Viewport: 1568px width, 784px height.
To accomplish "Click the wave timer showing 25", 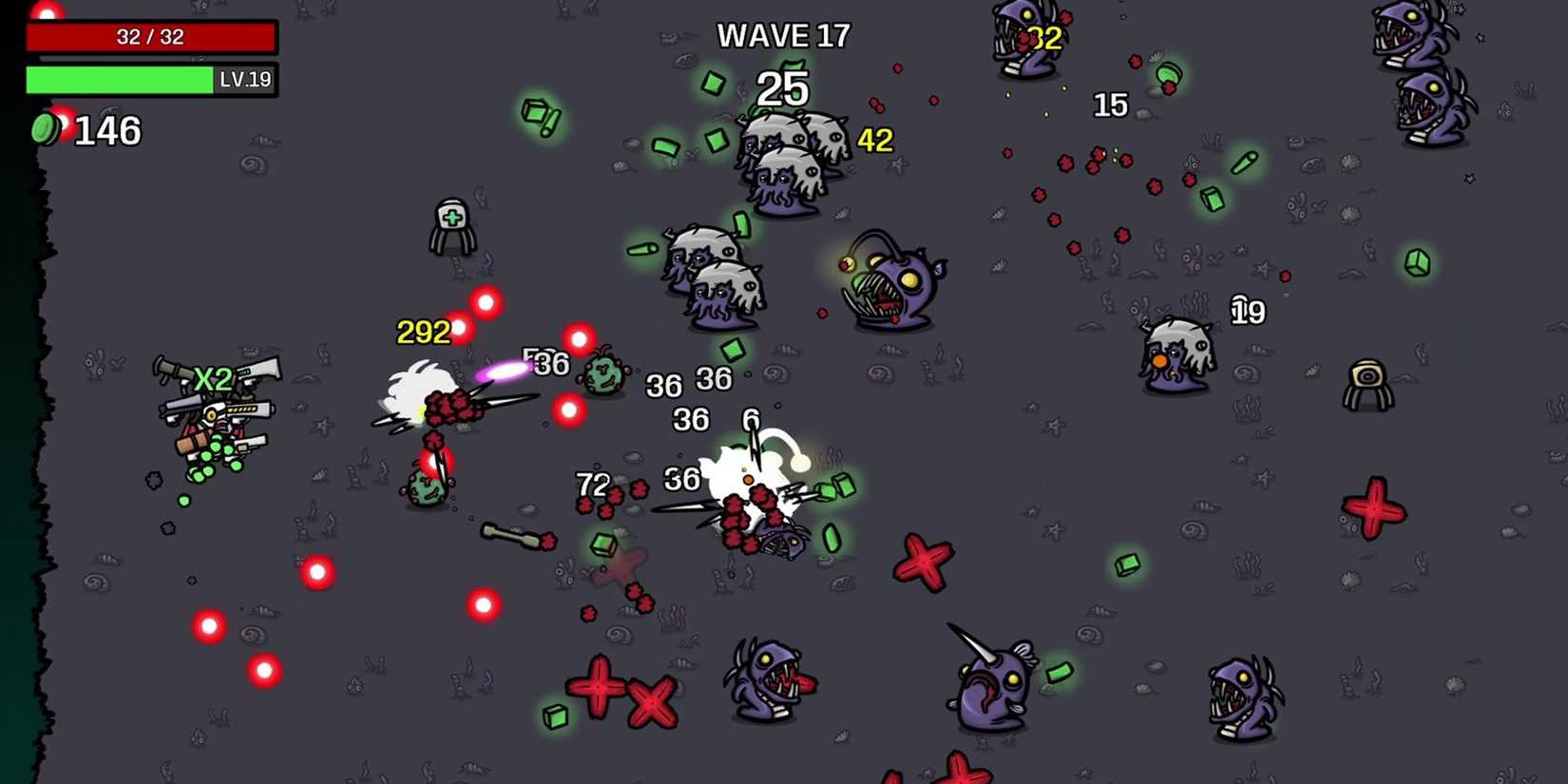I will (x=783, y=90).
